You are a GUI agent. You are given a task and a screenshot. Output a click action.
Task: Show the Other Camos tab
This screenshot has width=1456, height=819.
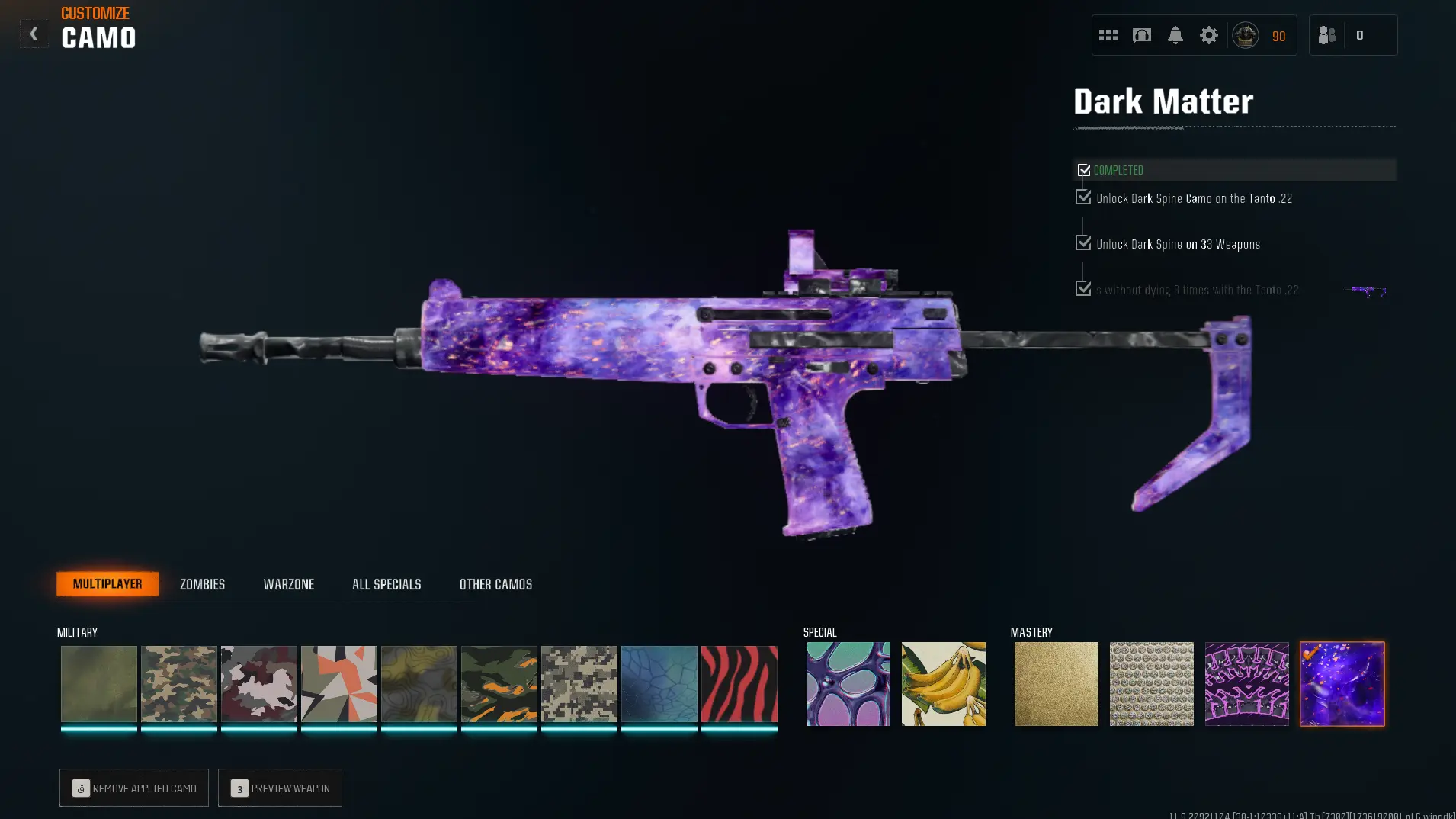click(495, 584)
